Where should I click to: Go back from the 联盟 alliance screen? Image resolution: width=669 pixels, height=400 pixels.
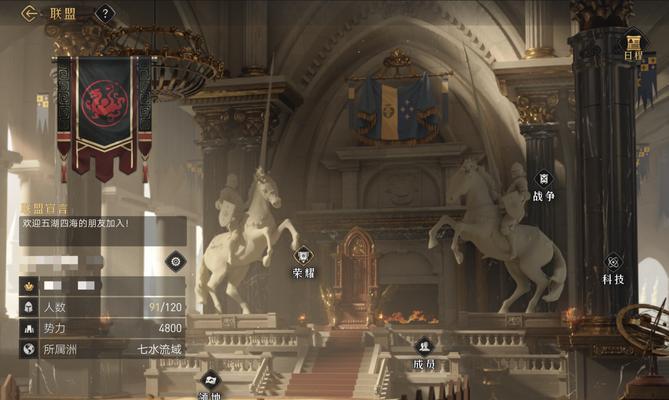pos(30,13)
